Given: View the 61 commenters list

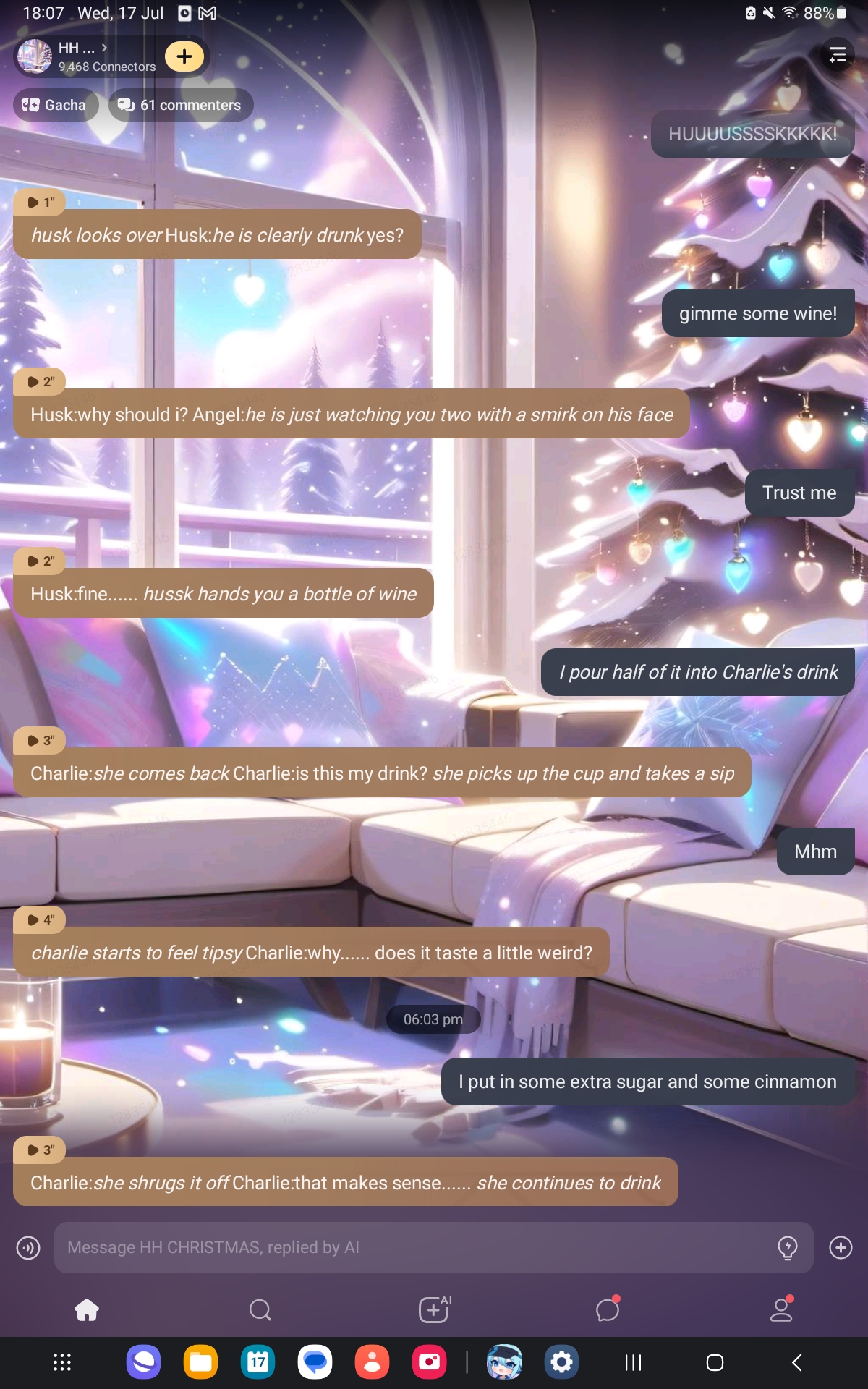Looking at the screenshot, I should 180,105.
